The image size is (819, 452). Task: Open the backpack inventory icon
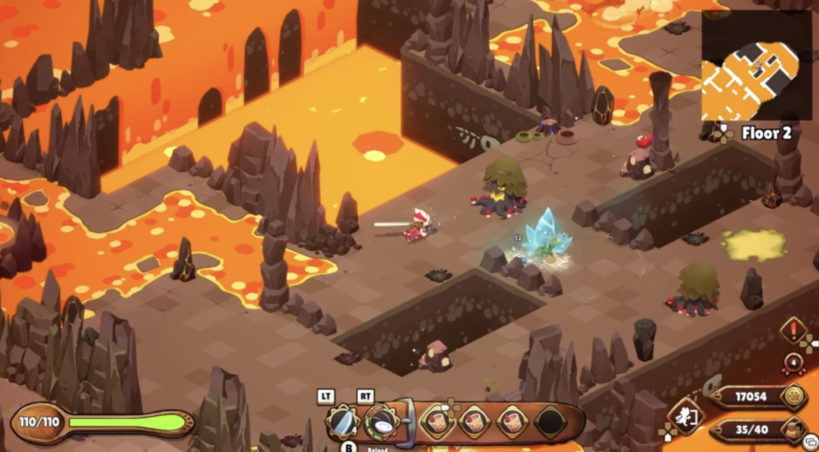[795, 432]
